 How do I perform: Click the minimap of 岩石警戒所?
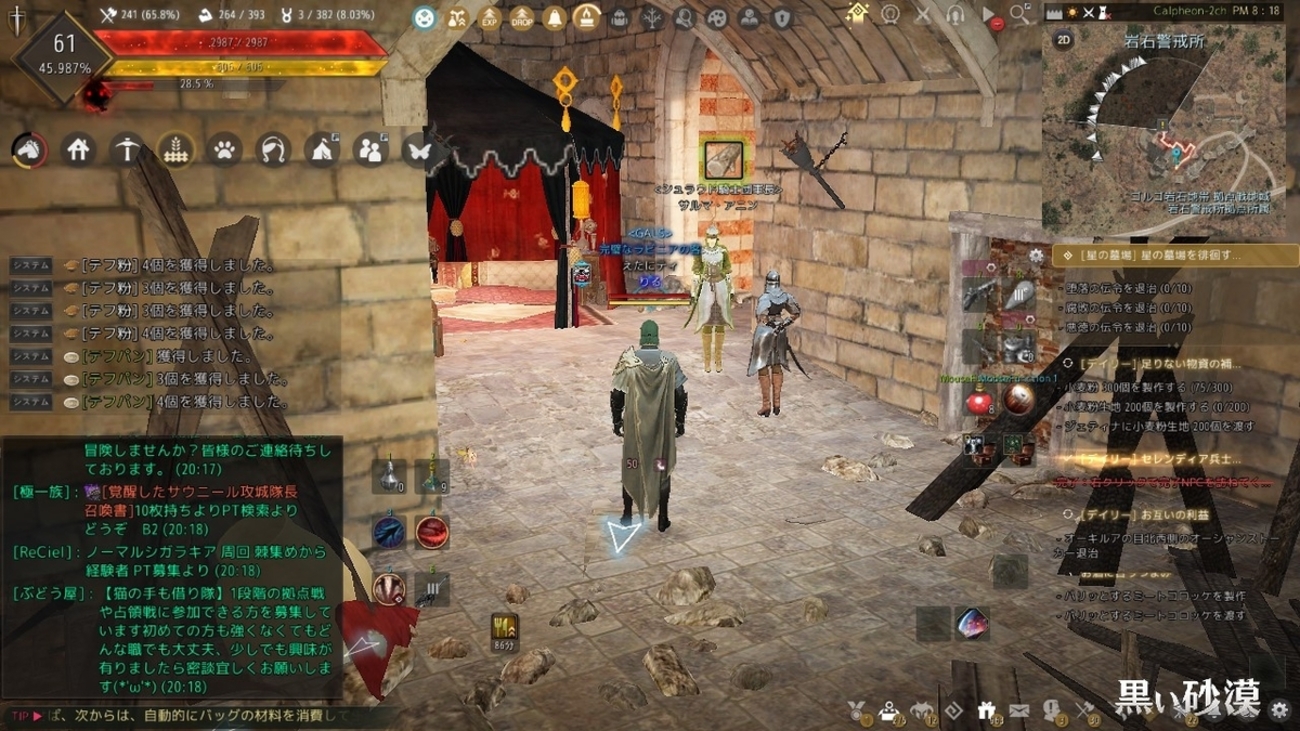click(1167, 130)
